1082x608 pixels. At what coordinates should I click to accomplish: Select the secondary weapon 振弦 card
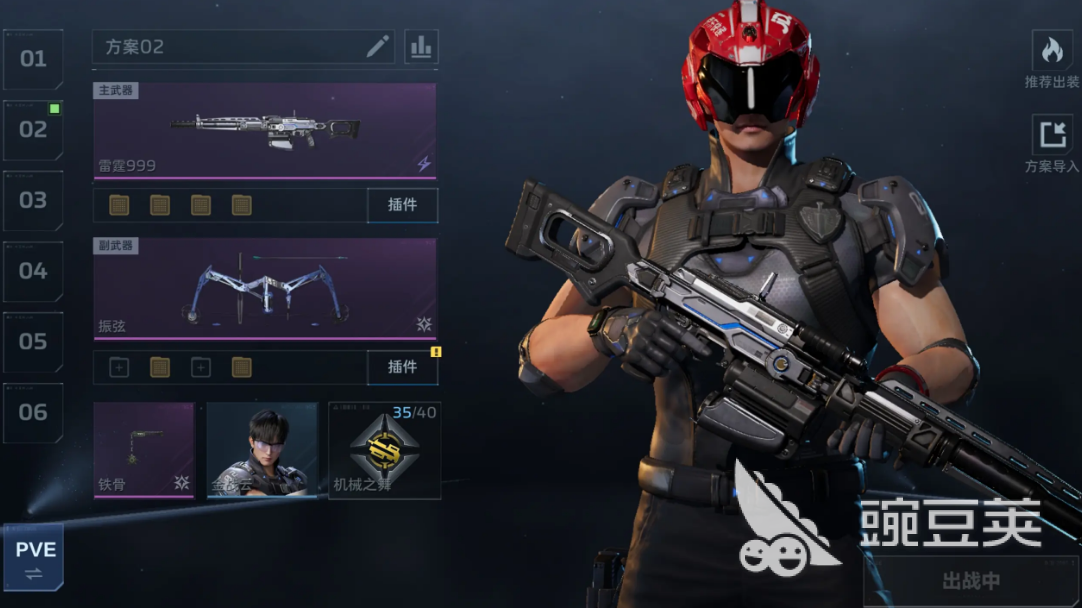pos(265,289)
